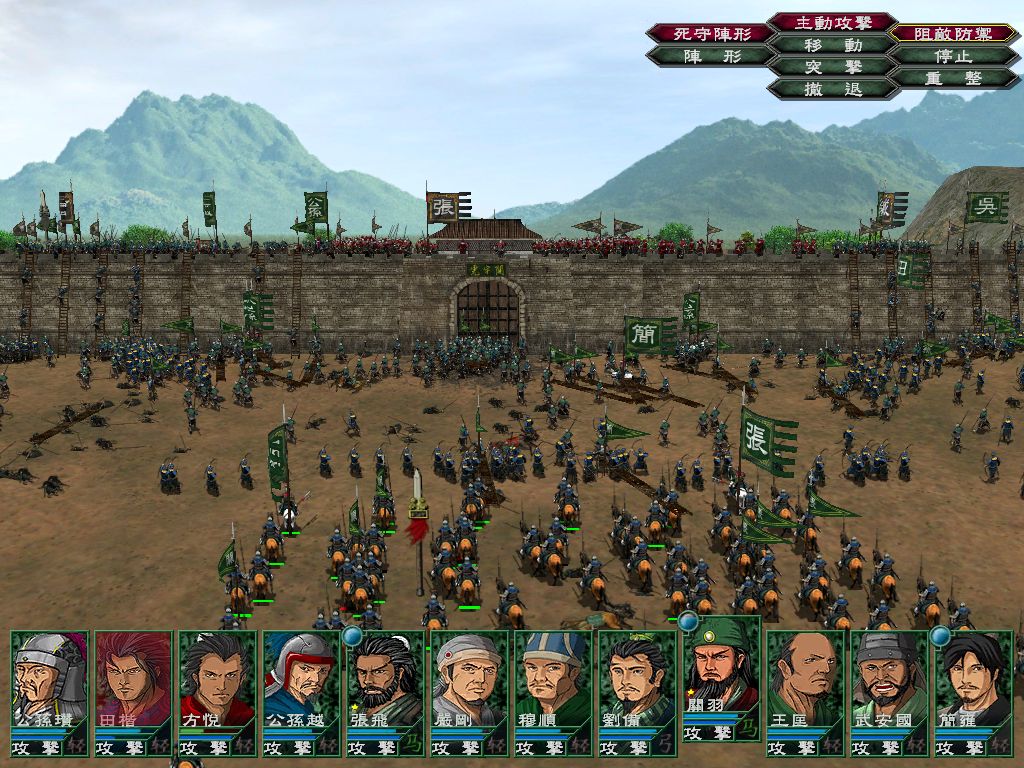Click the 停止 stop command

(954, 56)
